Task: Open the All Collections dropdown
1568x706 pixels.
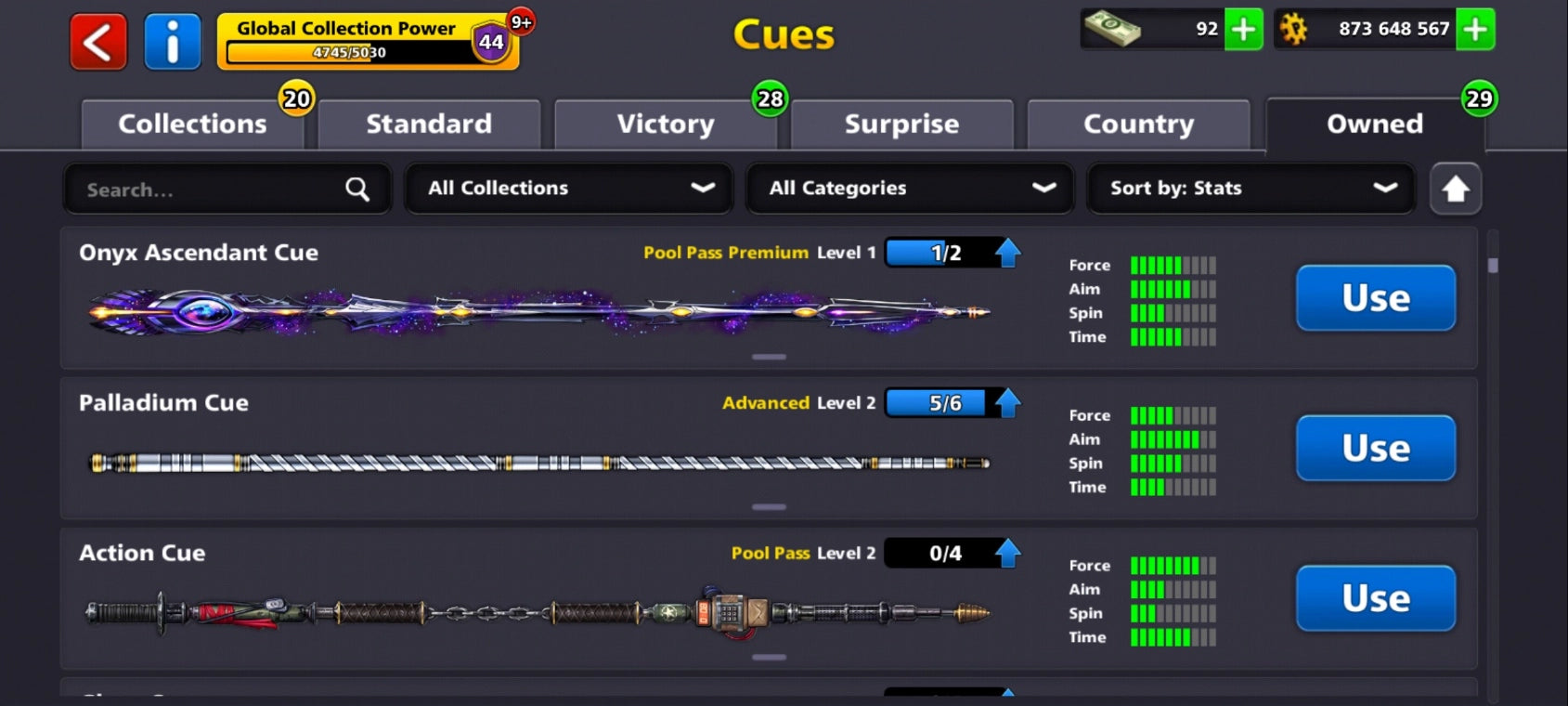Action: 568,189
